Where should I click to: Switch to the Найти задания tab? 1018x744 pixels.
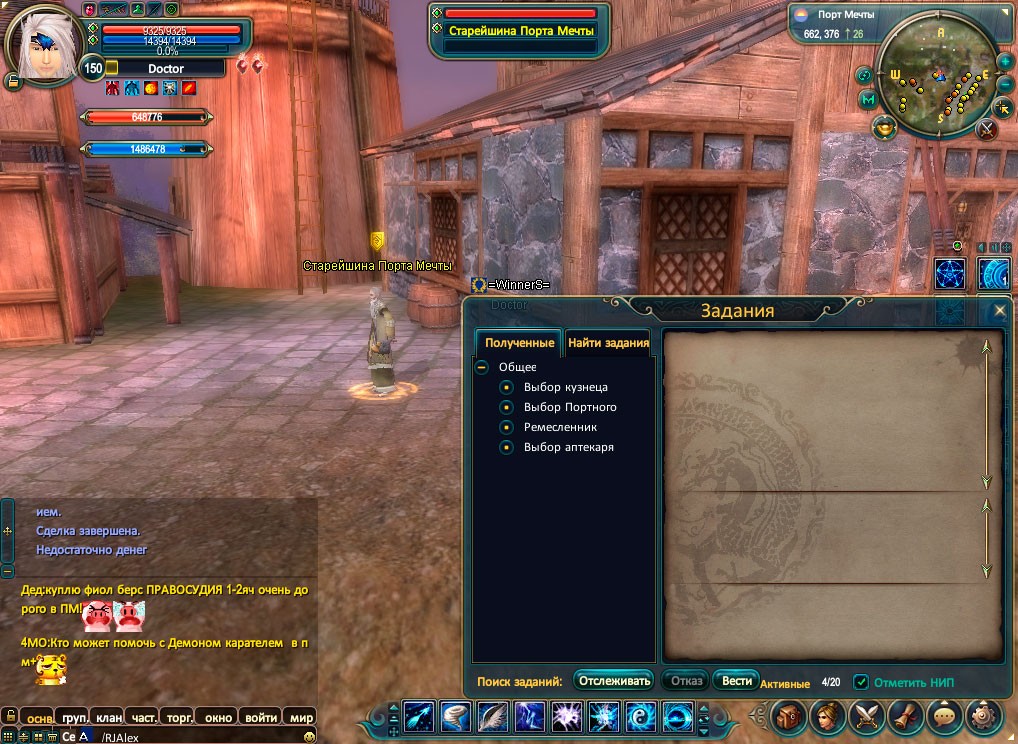608,343
